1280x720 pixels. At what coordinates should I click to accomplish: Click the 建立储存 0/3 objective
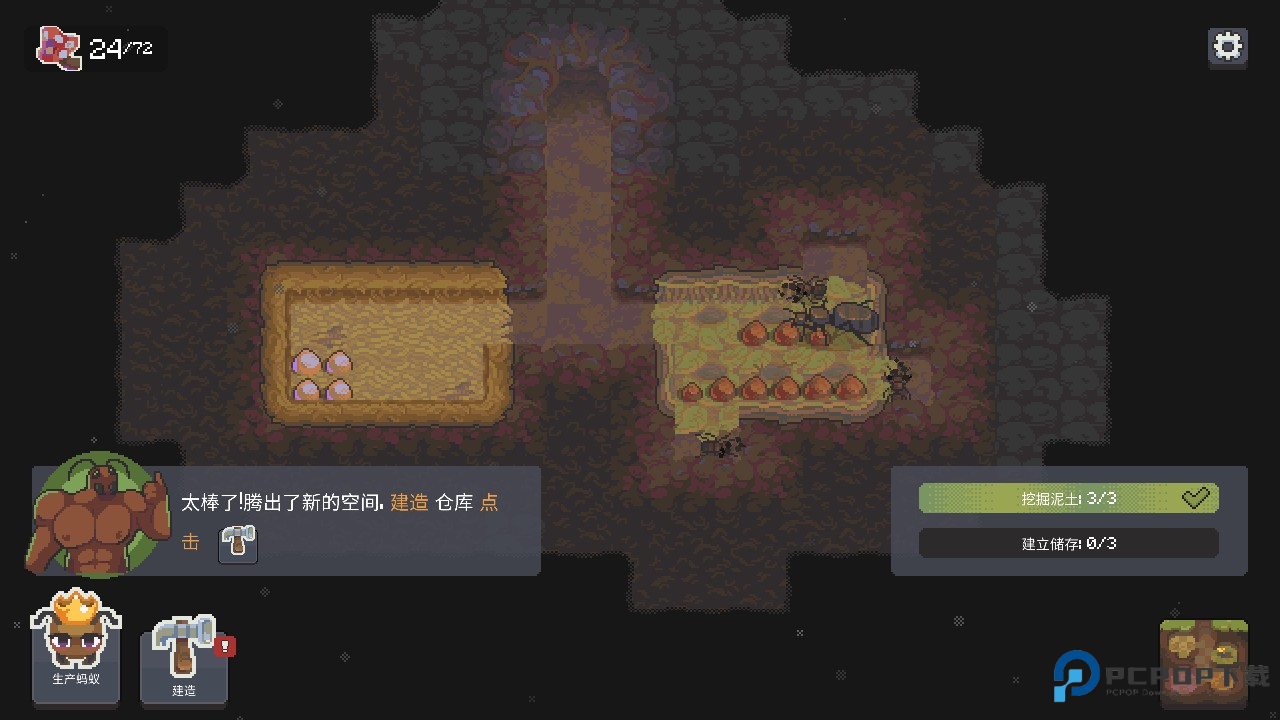[1068, 543]
